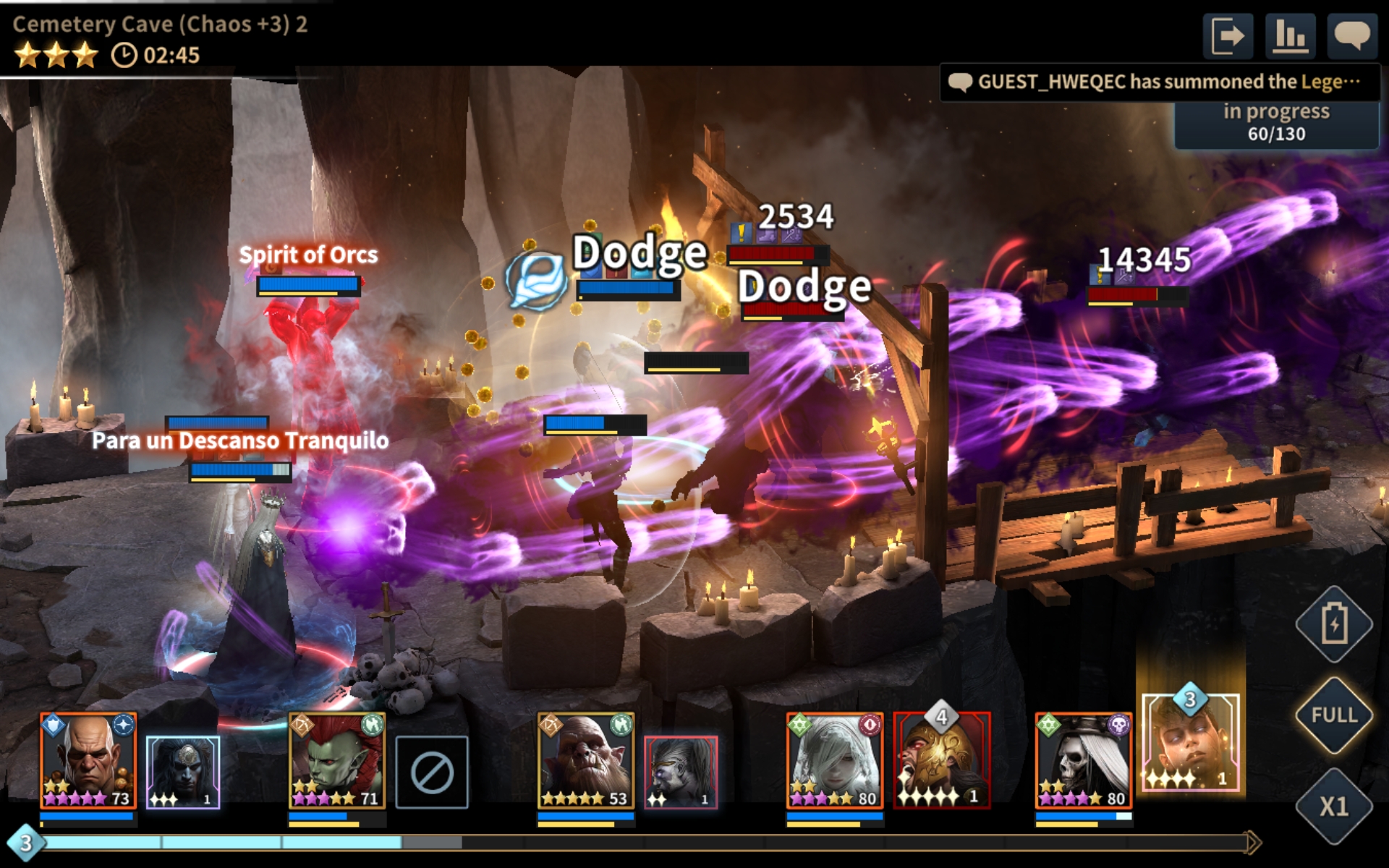Select the bald warrior level 73 portrait
1389x868 pixels.
(x=88, y=761)
